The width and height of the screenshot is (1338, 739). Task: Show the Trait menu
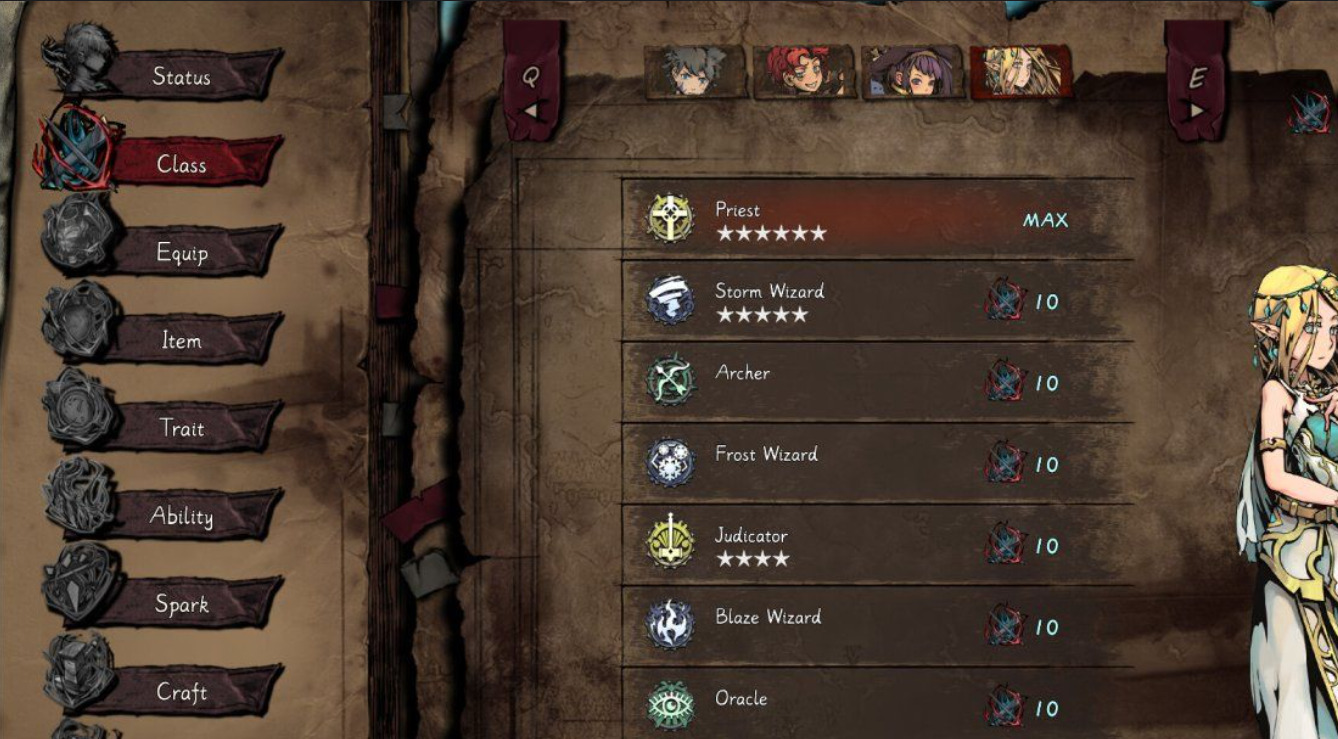181,428
